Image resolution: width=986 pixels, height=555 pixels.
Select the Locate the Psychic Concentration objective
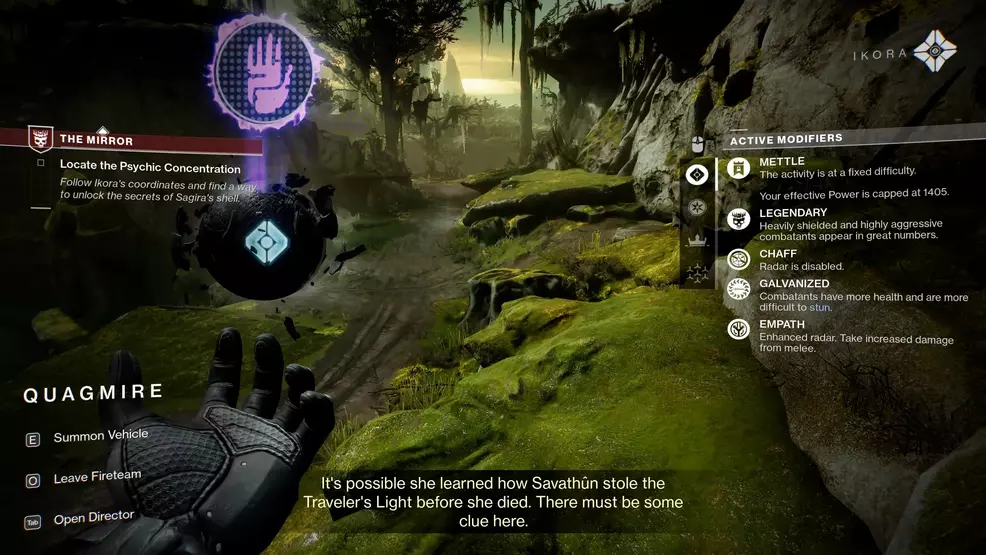pos(150,168)
